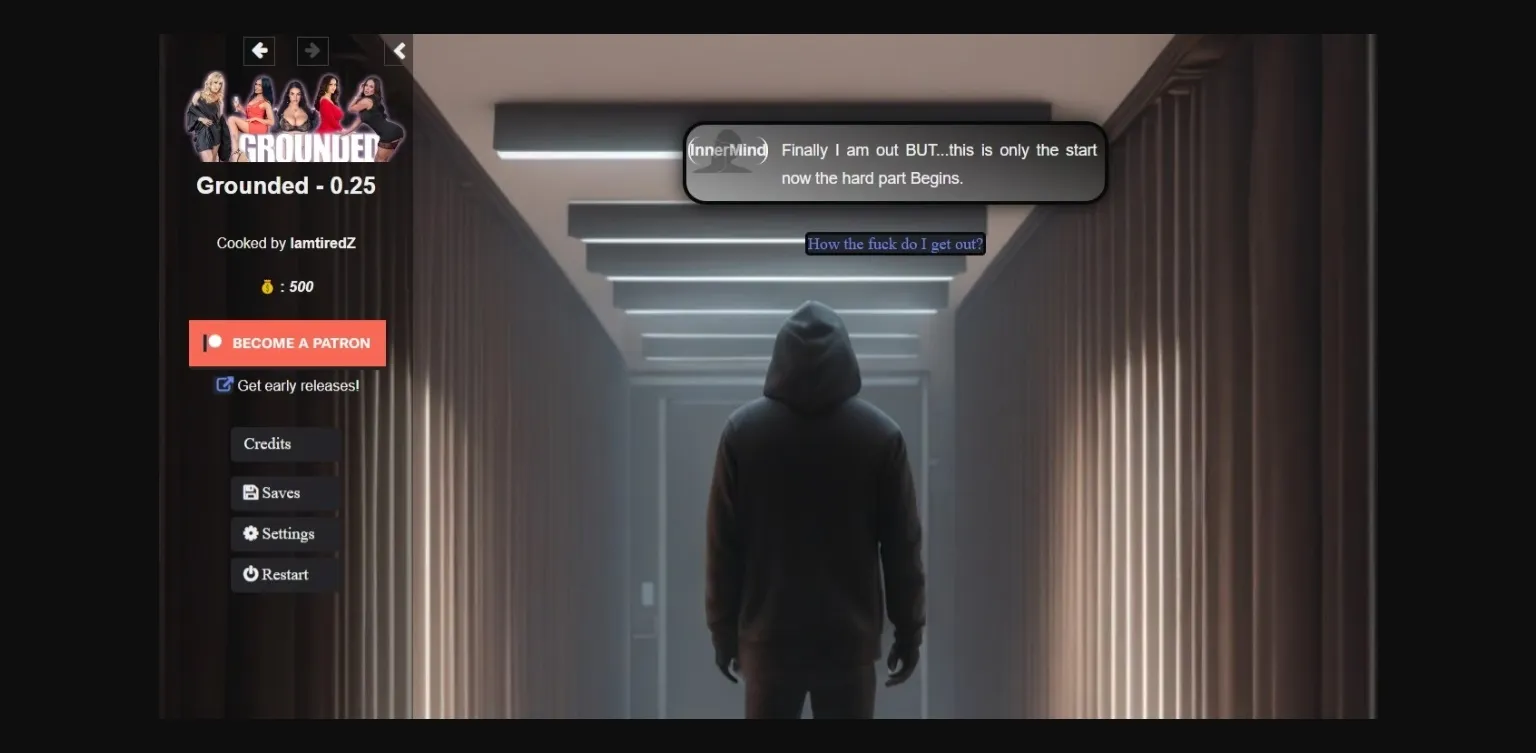Click the money bag currency icon
Screen dimensions: 1536x753
coord(267,287)
